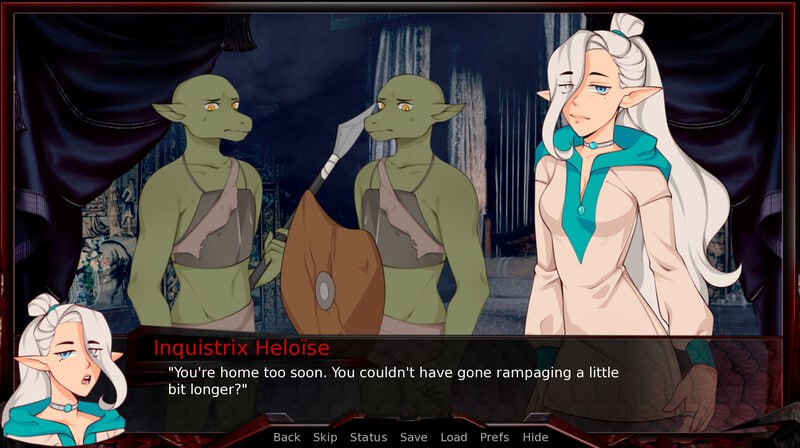Open the Save menu

pos(413,437)
